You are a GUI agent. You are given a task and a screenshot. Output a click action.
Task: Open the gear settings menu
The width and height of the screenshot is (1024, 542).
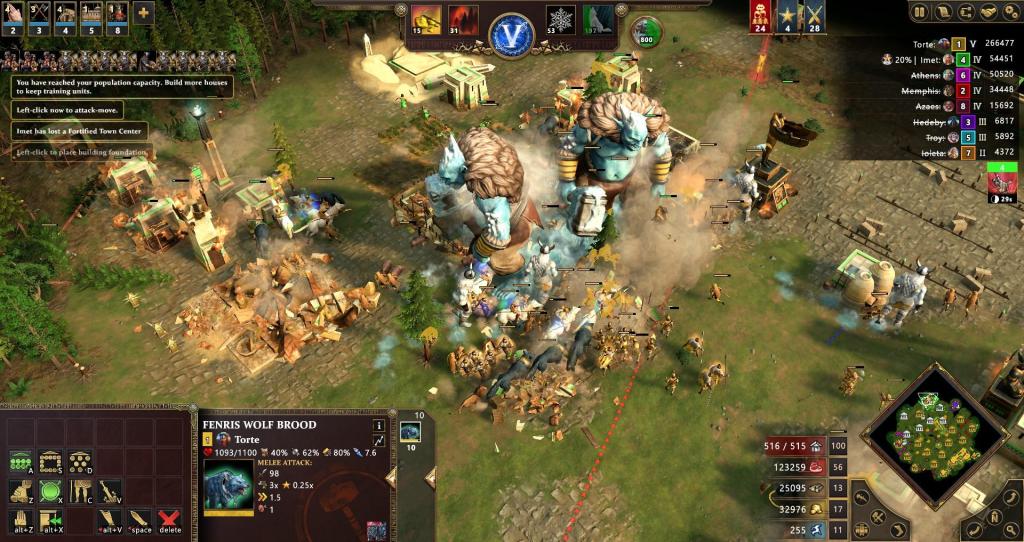pyautogui.click(x=1012, y=12)
